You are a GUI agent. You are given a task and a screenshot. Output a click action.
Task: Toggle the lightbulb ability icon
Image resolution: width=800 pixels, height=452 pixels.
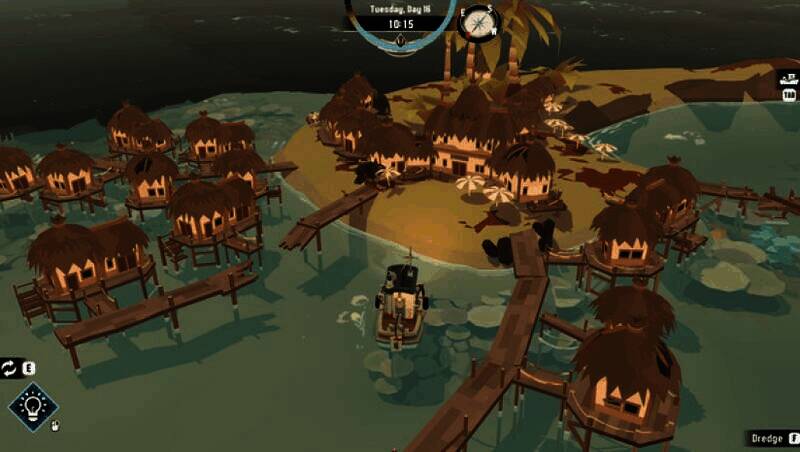point(33,406)
